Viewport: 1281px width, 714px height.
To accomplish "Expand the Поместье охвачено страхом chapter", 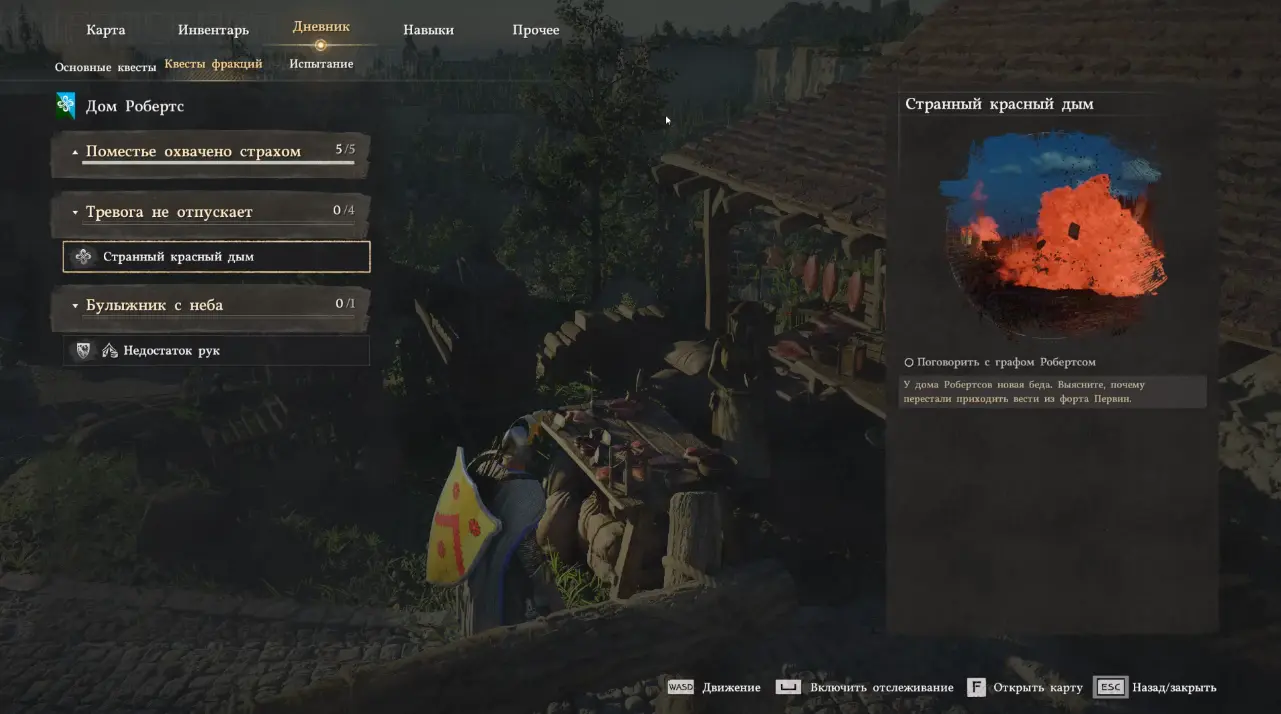I will coord(193,152).
